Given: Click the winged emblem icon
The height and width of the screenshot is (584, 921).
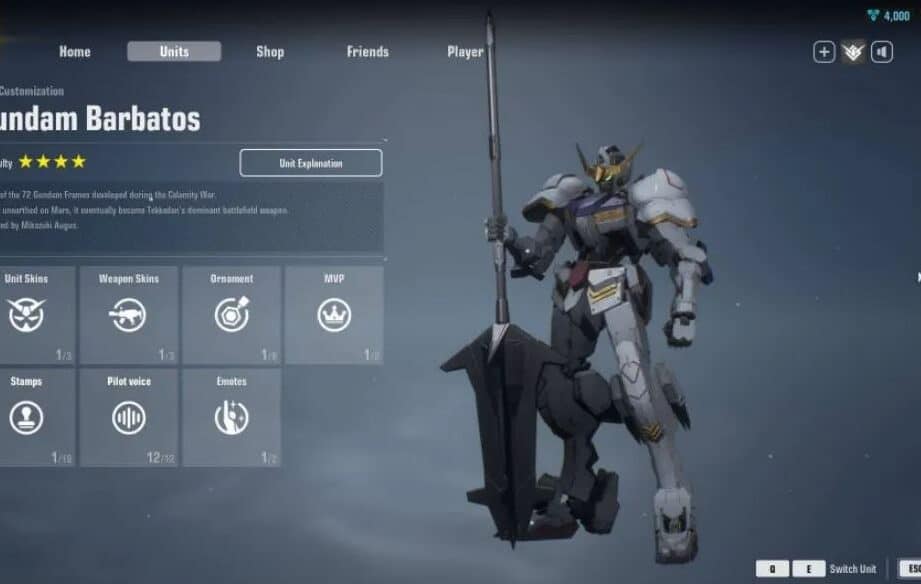Looking at the screenshot, I should (853, 52).
